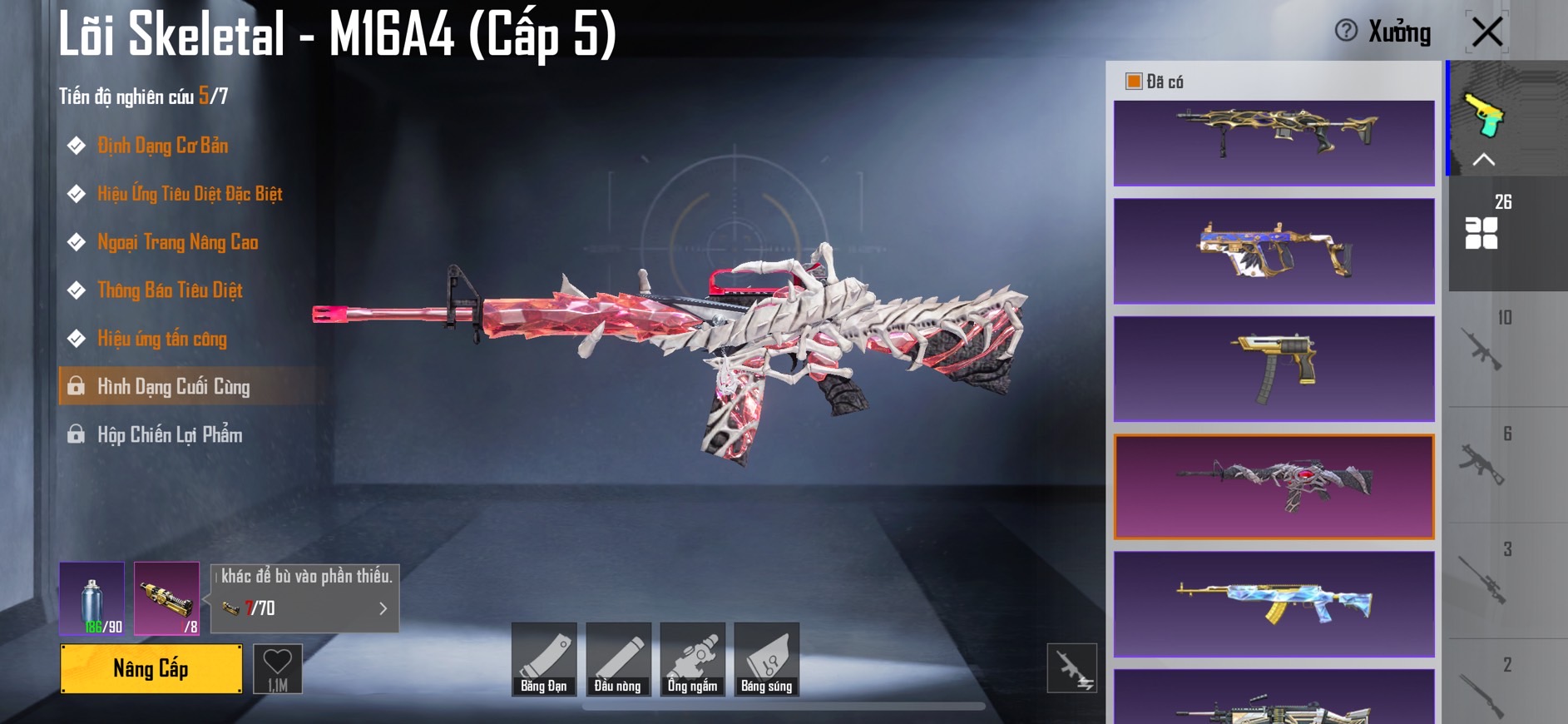1568x724 pixels.
Task: Select Hiệu ứng tấn công entry
Action: [162, 339]
